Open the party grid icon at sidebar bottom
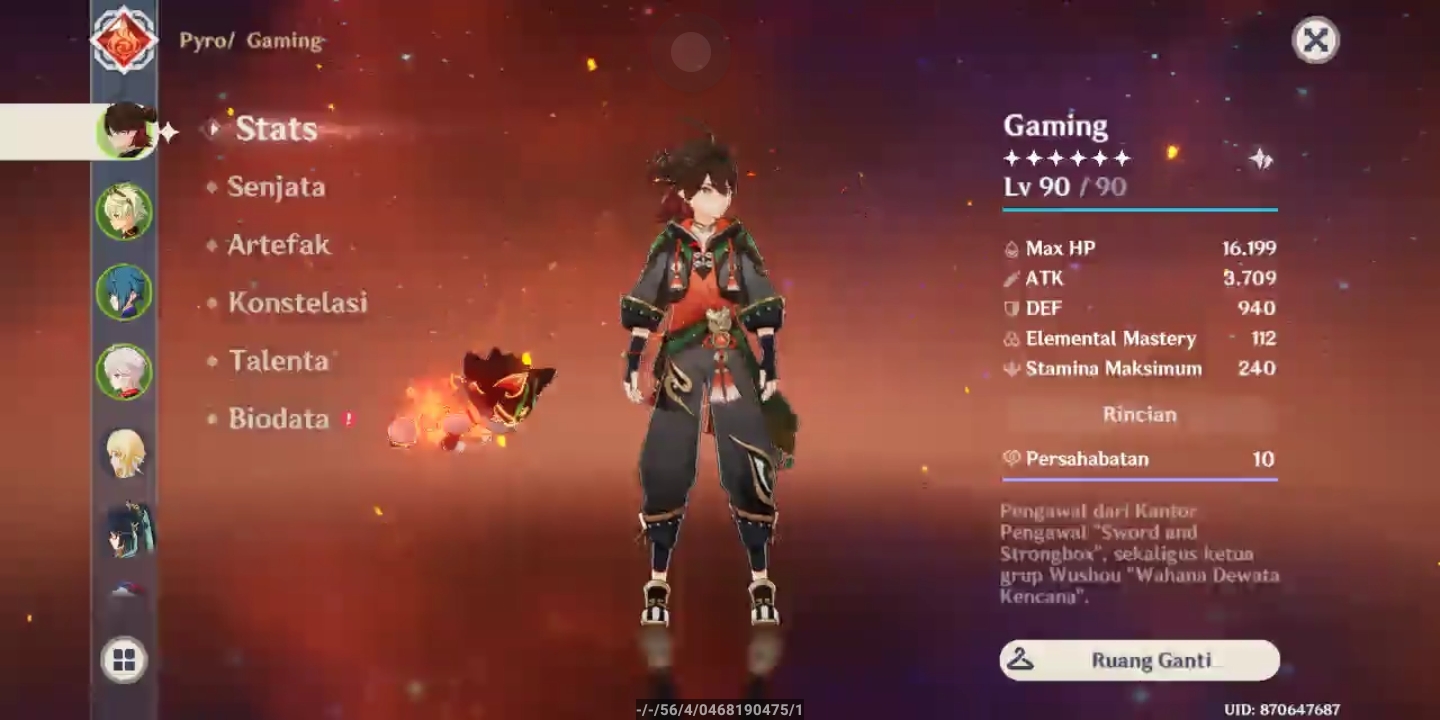The width and height of the screenshot is (1440, 720). 125,658
